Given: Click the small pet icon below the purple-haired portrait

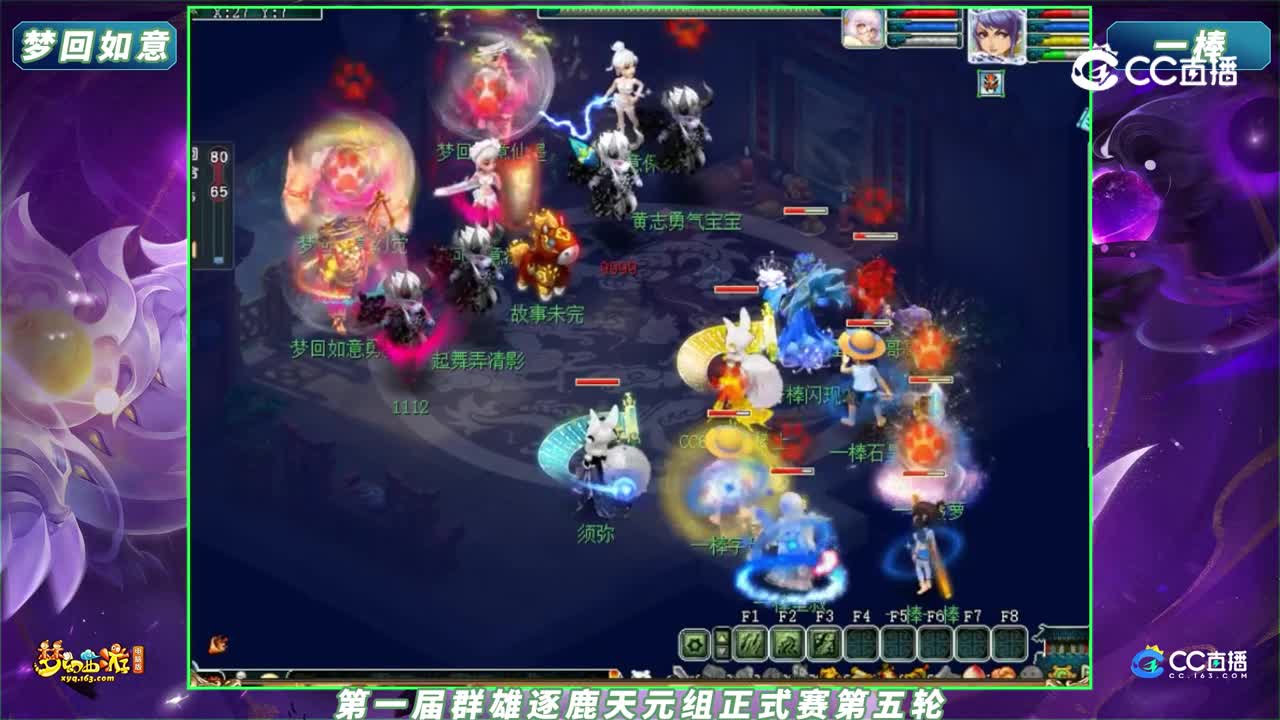Looking at the screenshot, I should click(990, 84).
